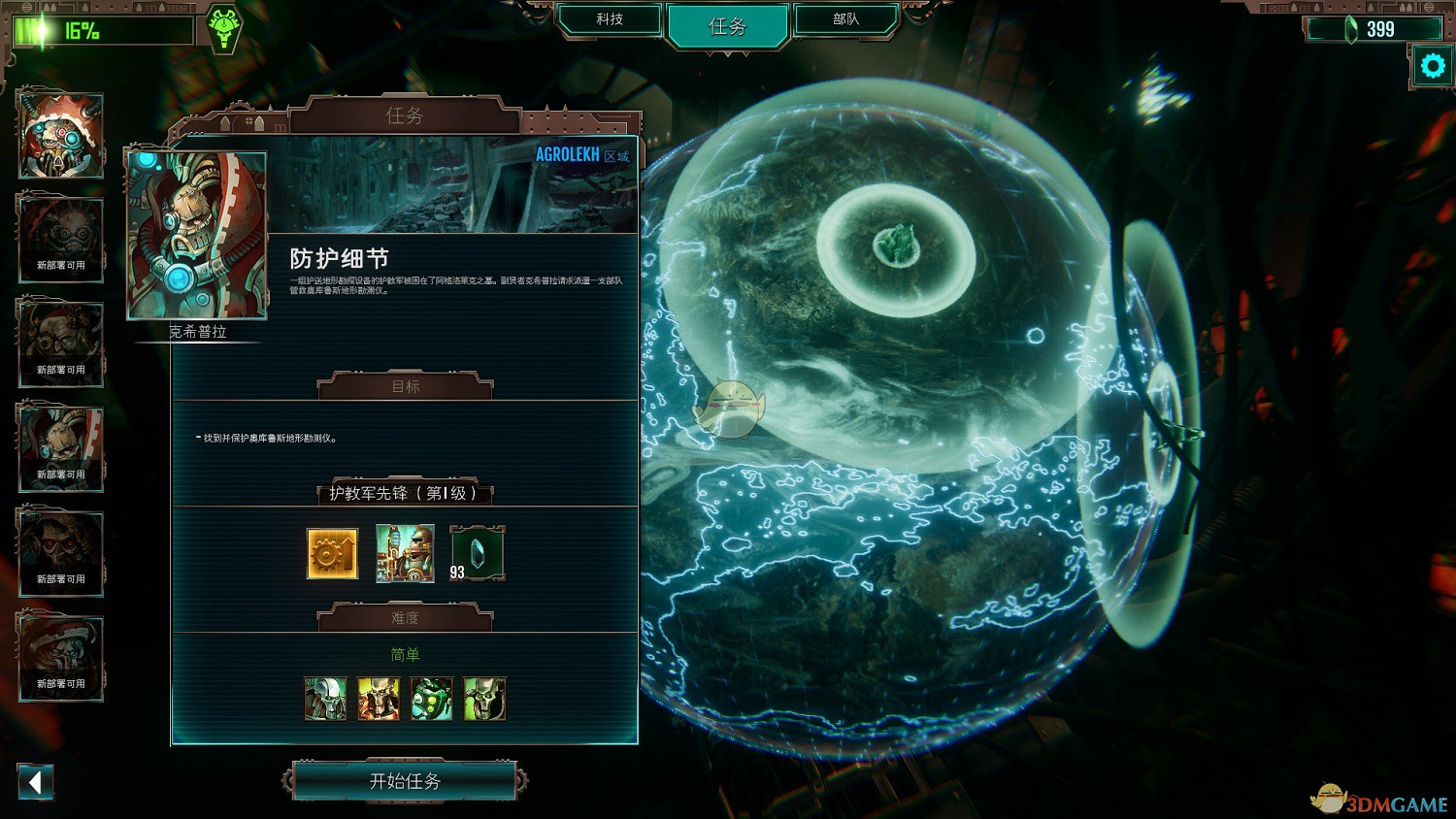Open the settings gear at top right
This screenshot has width=1456, height=819.
coord(1431,66)
